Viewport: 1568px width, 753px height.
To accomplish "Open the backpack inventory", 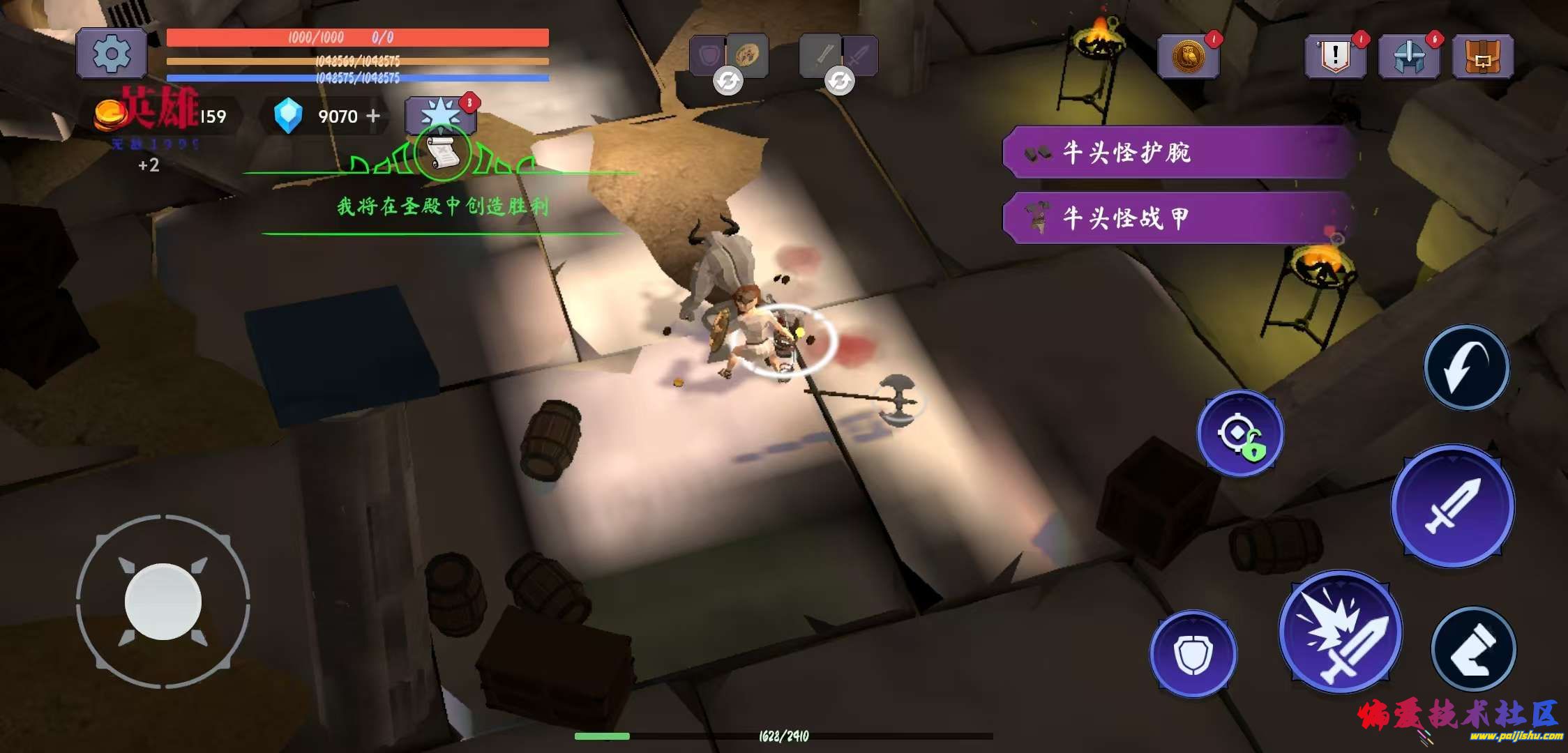I will (1482, 56).
